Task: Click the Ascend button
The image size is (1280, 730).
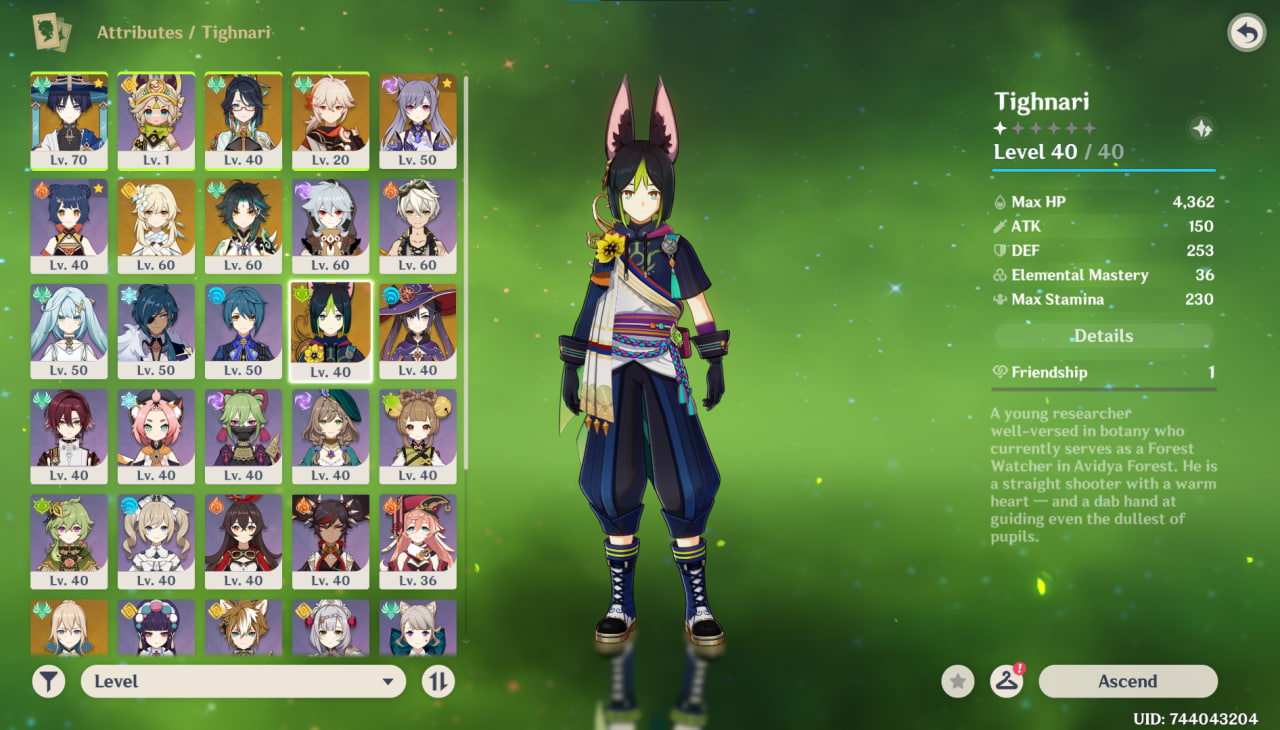Action: click(1127, 681)
